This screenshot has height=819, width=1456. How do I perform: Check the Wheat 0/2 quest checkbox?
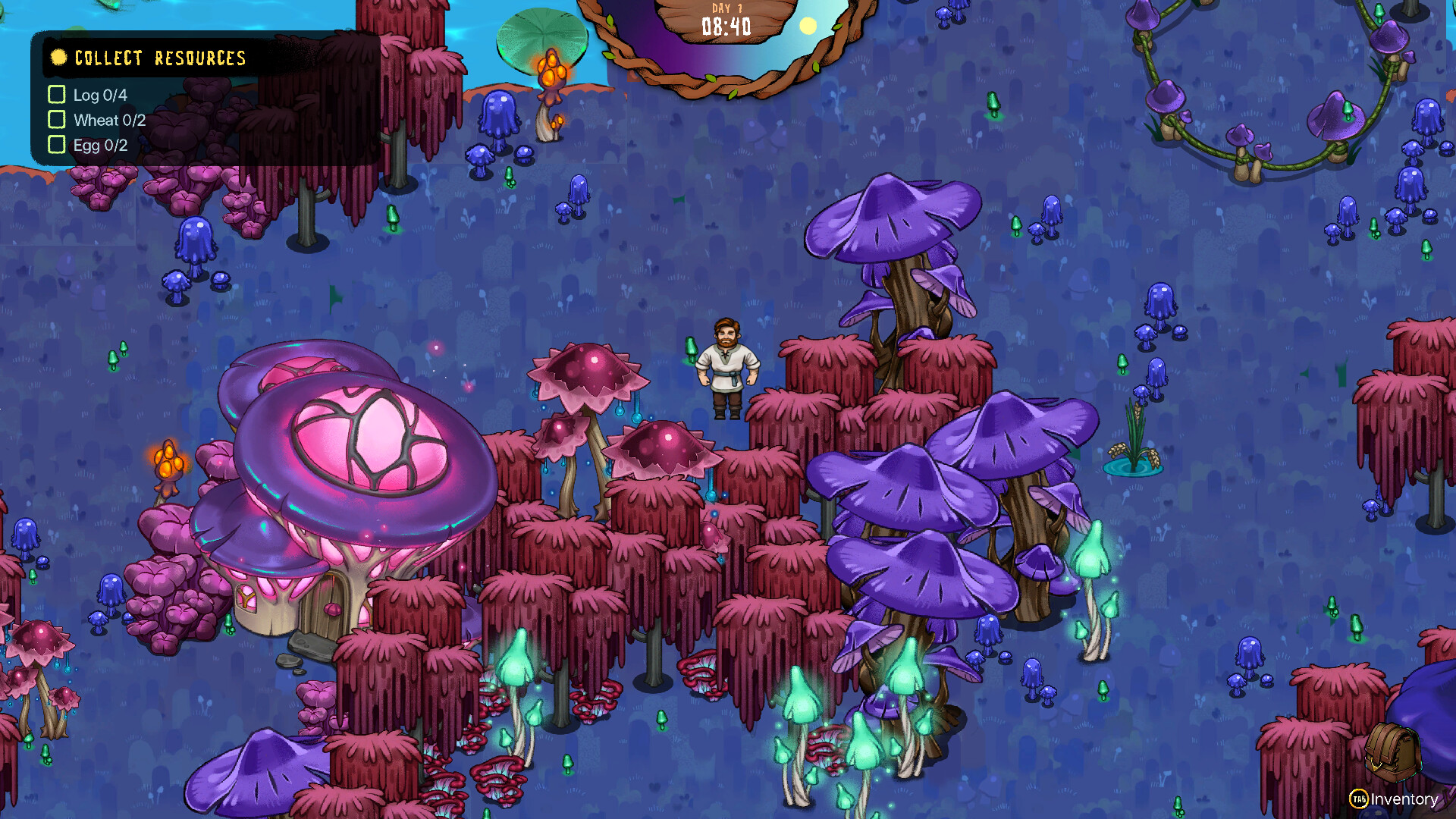pos(57,119)
